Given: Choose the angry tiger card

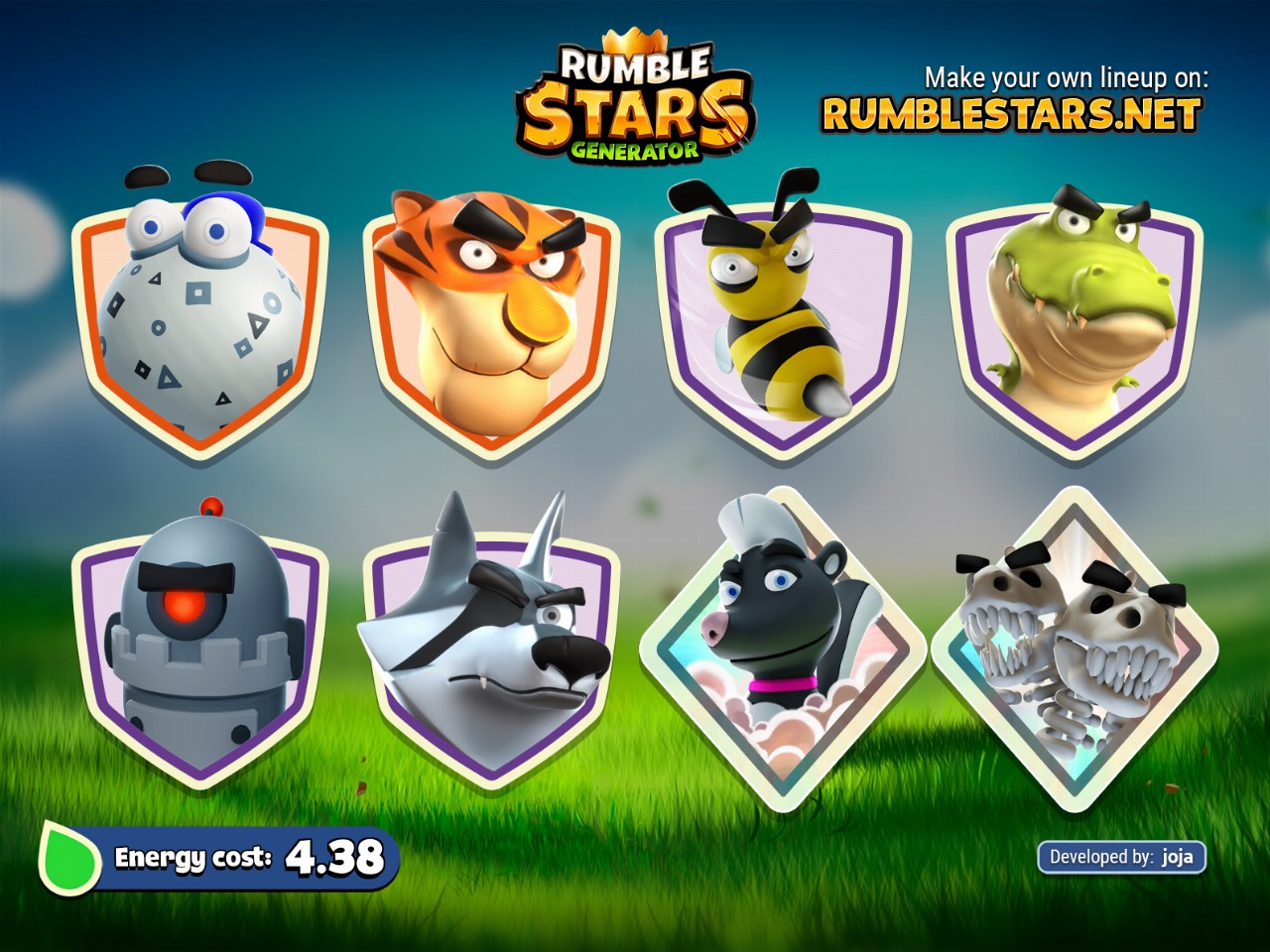Looking at the screenshot, I should (x=490, y=322).
